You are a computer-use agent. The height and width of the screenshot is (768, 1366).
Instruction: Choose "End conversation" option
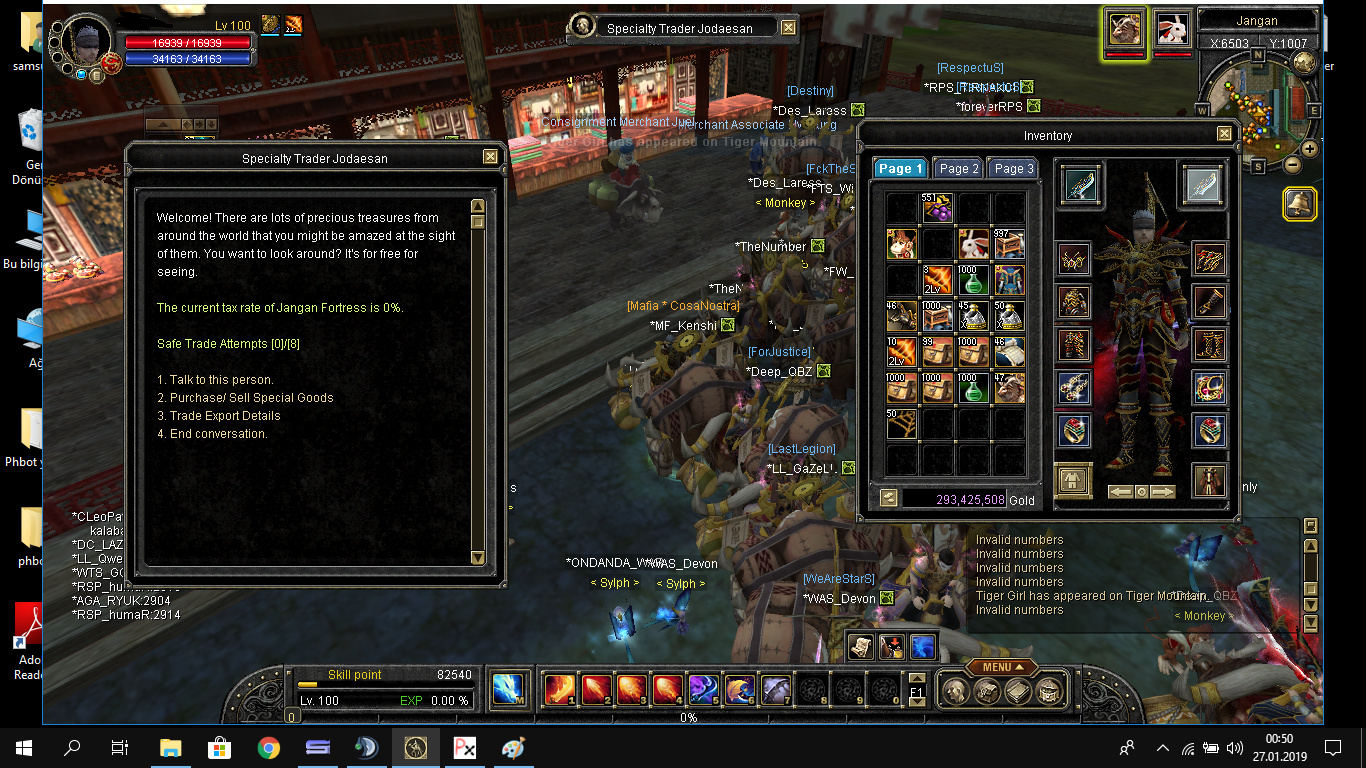tap(218, 434)
